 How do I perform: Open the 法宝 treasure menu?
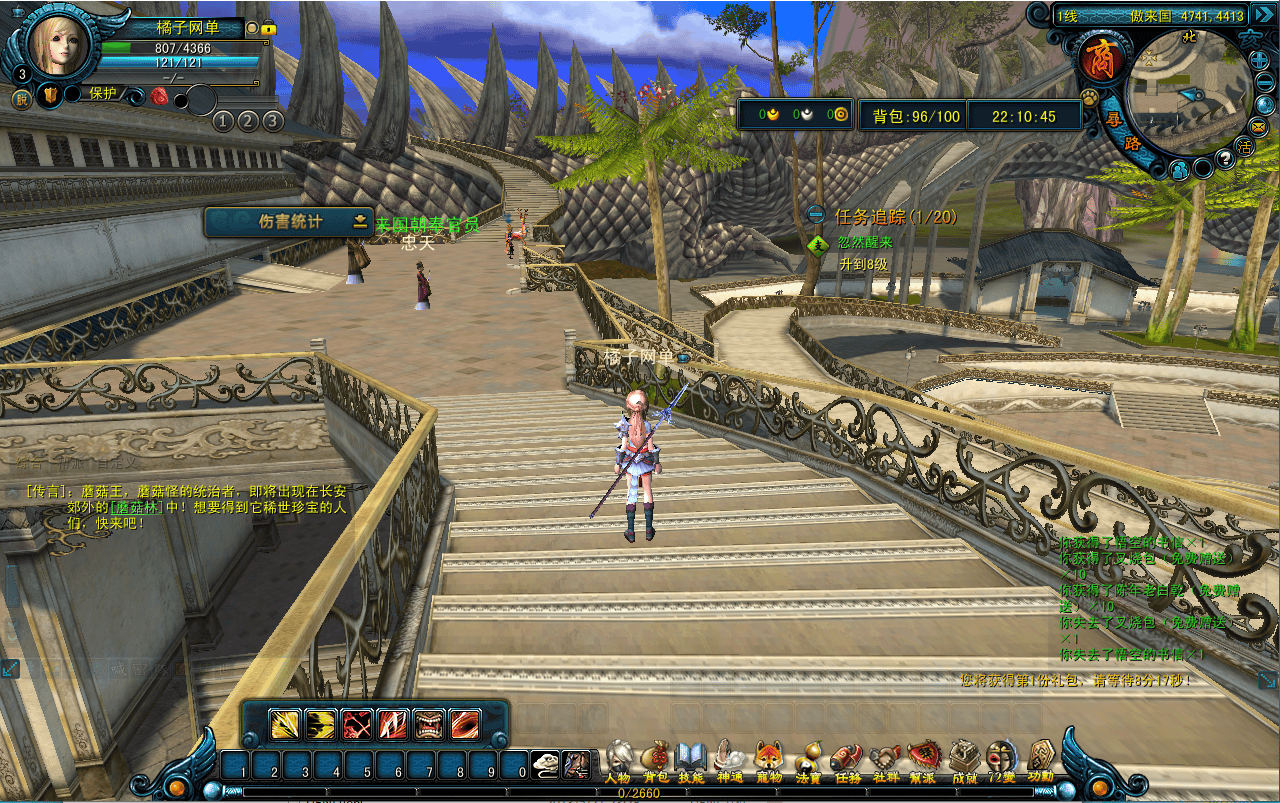click(808, 758)
